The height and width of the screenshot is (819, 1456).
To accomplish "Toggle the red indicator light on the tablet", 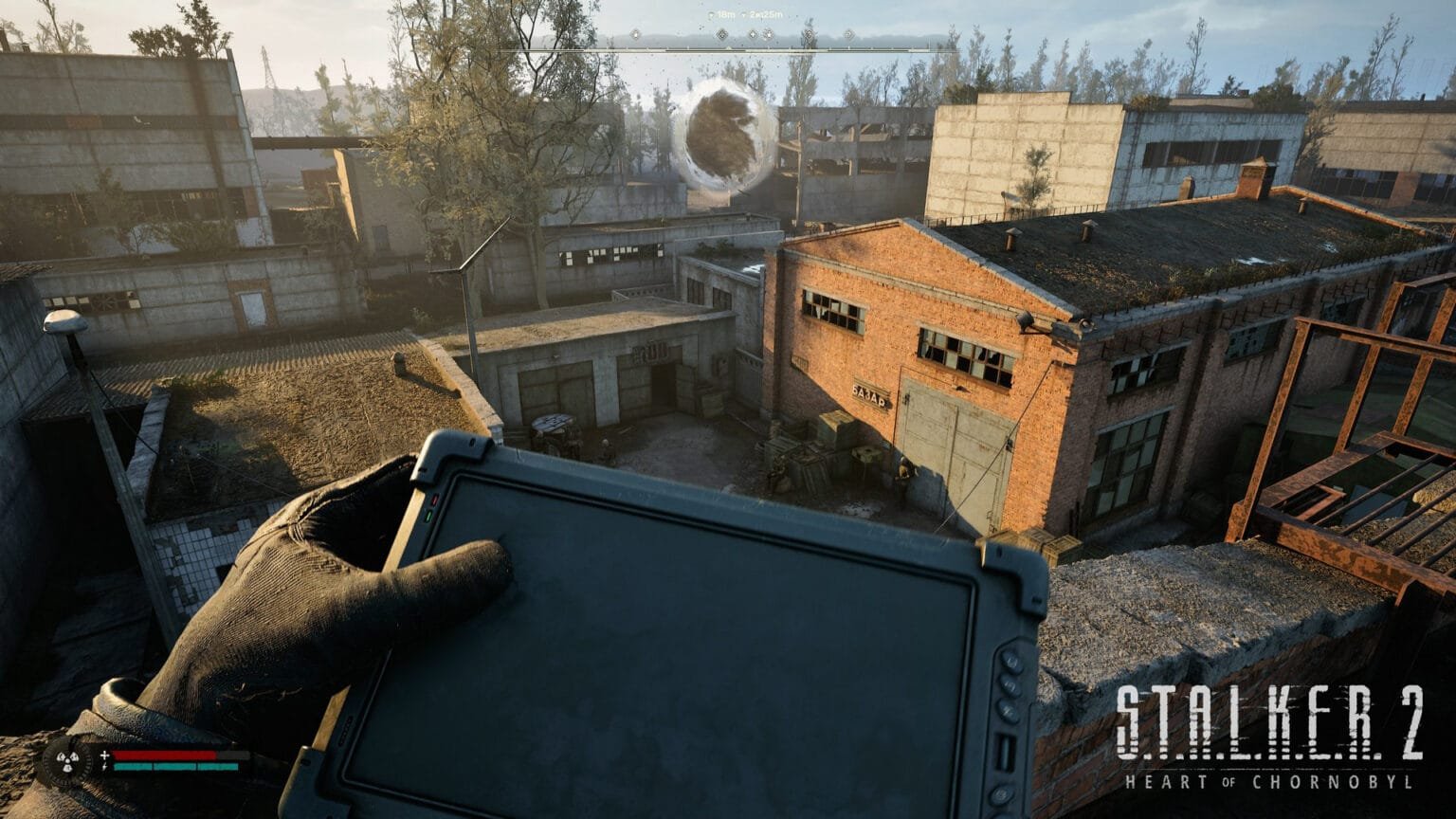I will (435, 500).
